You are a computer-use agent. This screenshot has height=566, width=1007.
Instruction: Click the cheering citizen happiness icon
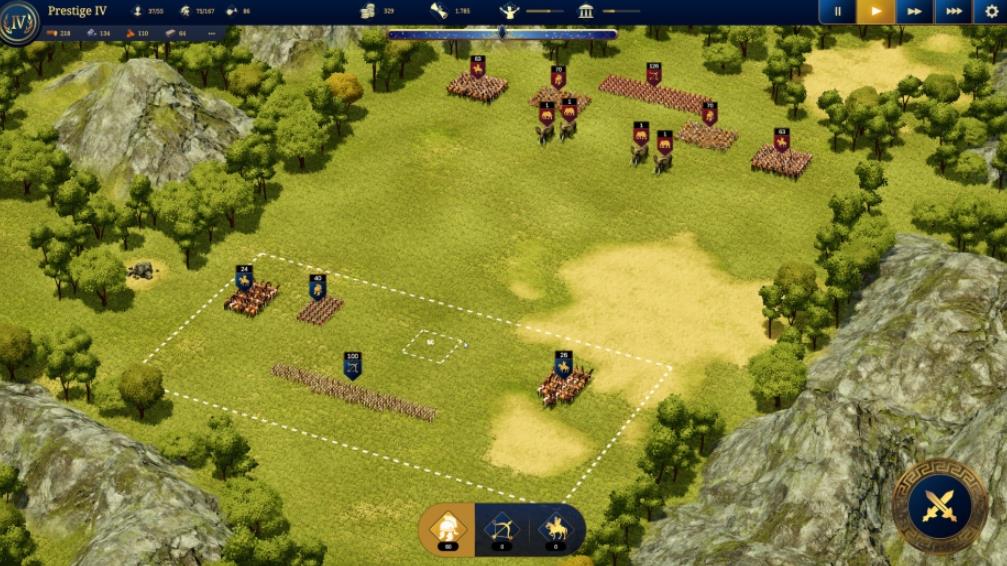[x=509, y=11]
